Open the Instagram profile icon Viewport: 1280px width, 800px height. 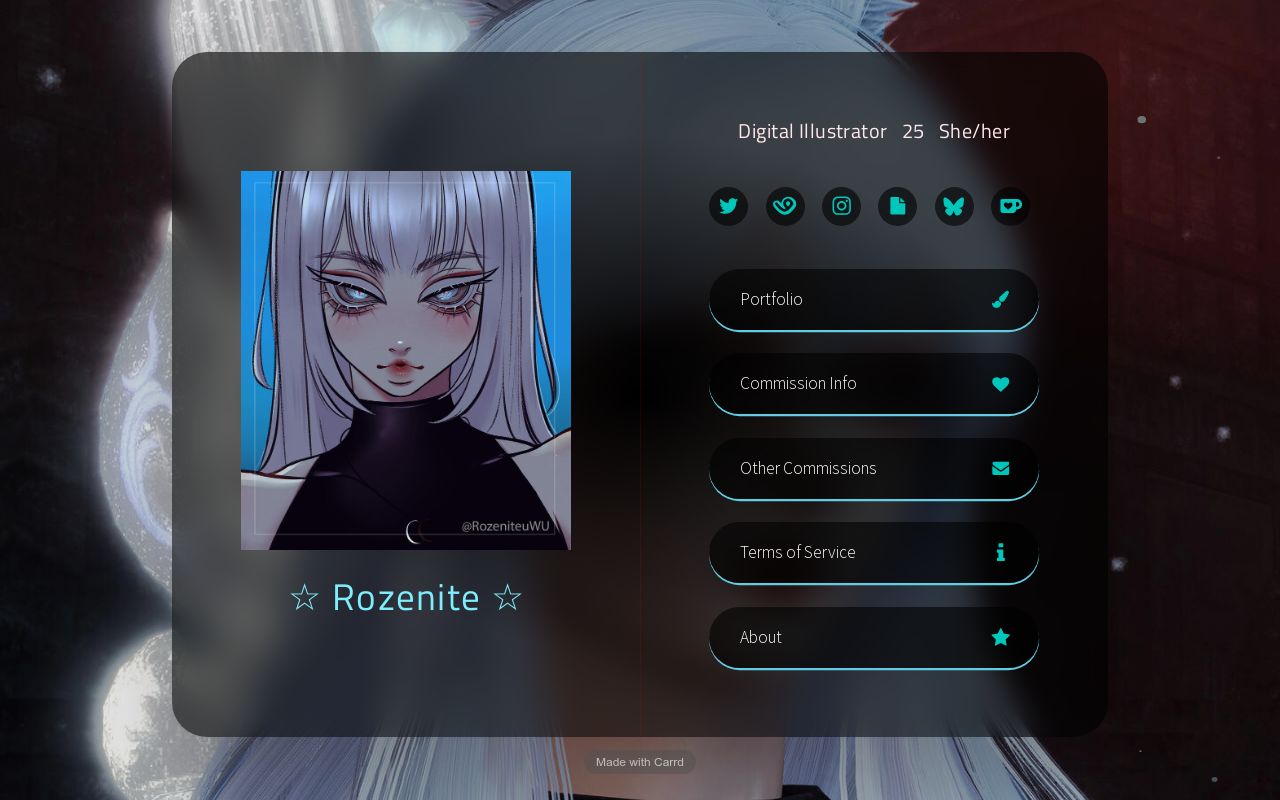[841, 206]
